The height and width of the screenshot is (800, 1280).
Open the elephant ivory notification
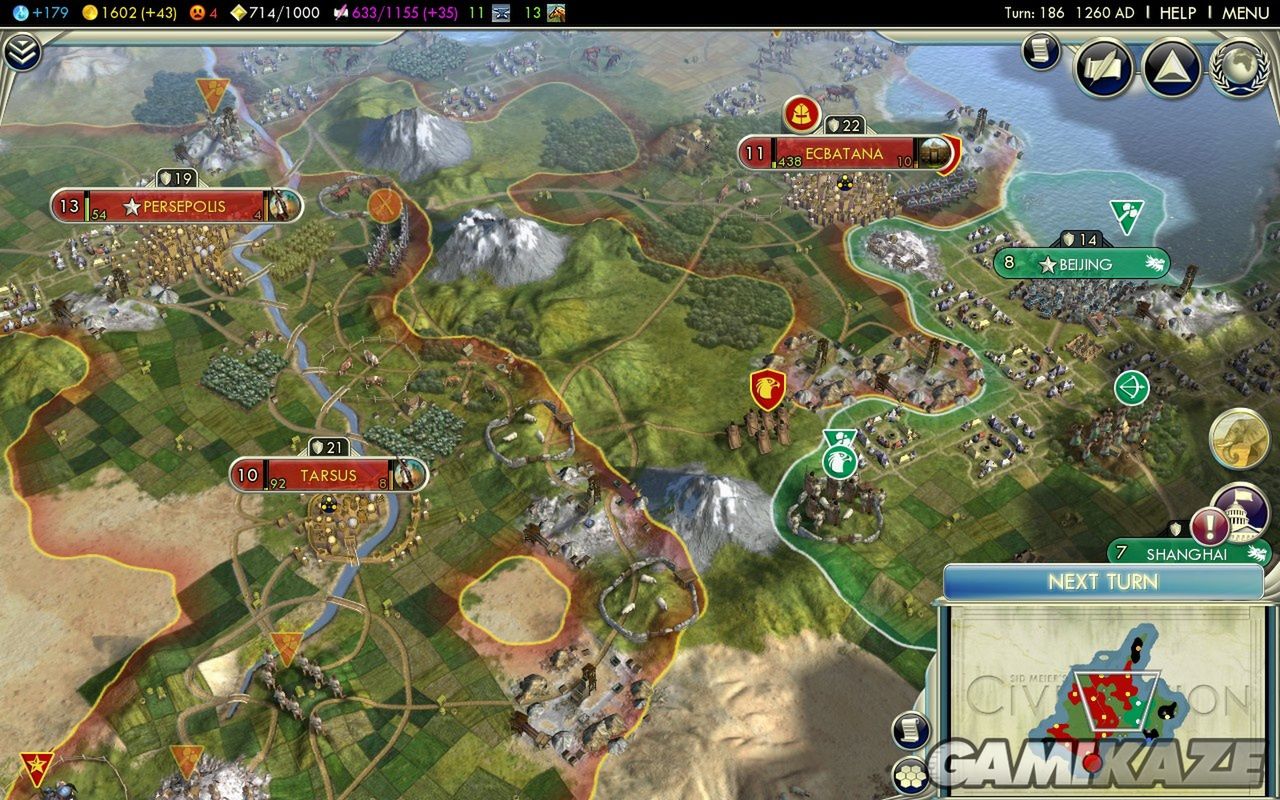coord(1239,439)
